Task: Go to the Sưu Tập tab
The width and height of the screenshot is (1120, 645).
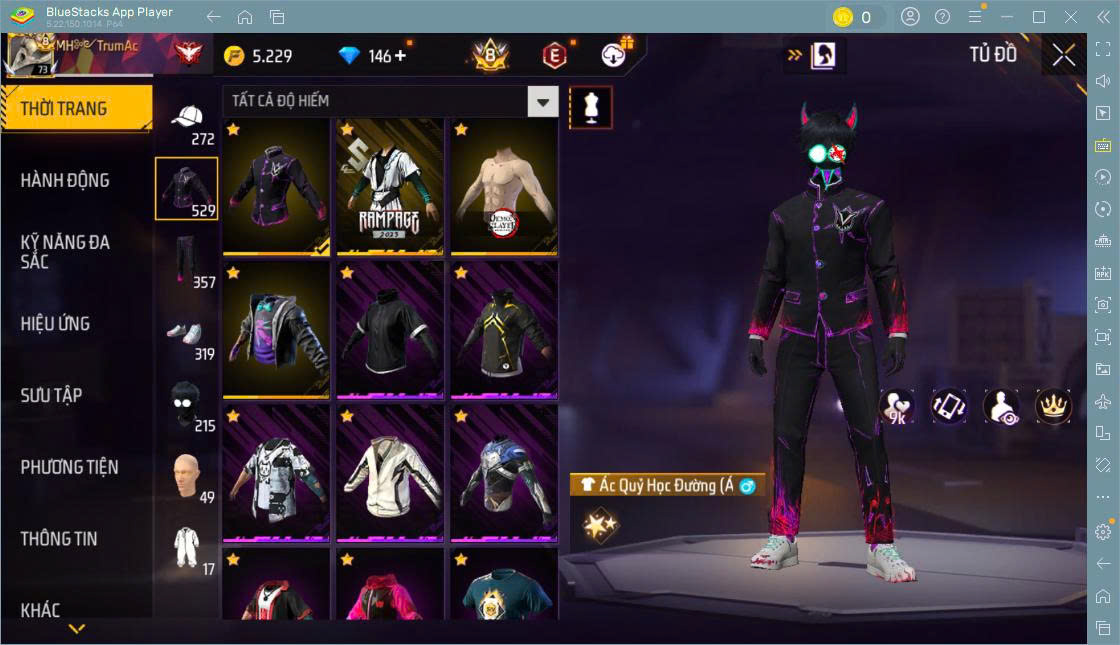Action: coord(52,396)
